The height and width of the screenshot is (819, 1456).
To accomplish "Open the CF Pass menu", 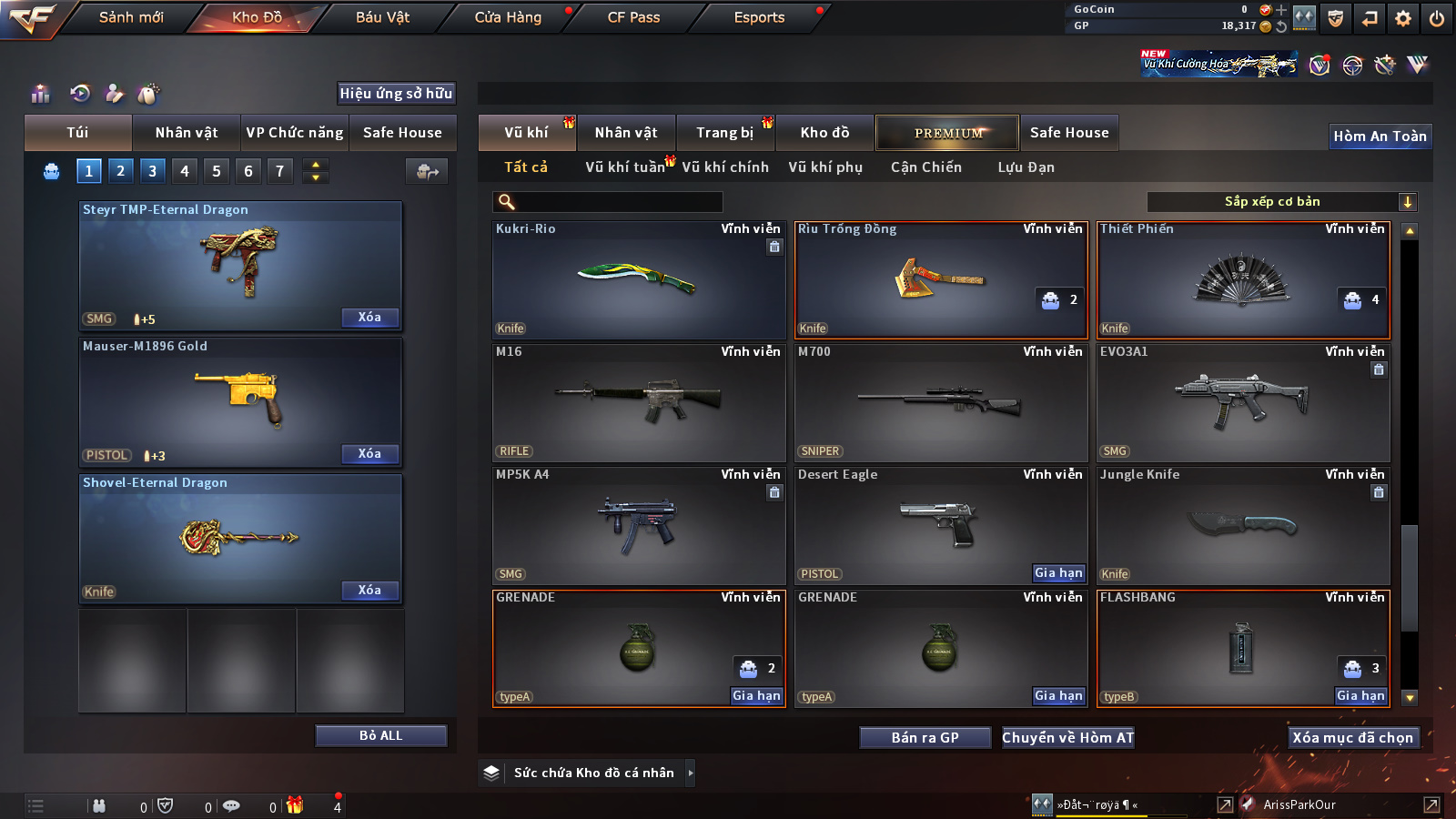I will point(633,17).
